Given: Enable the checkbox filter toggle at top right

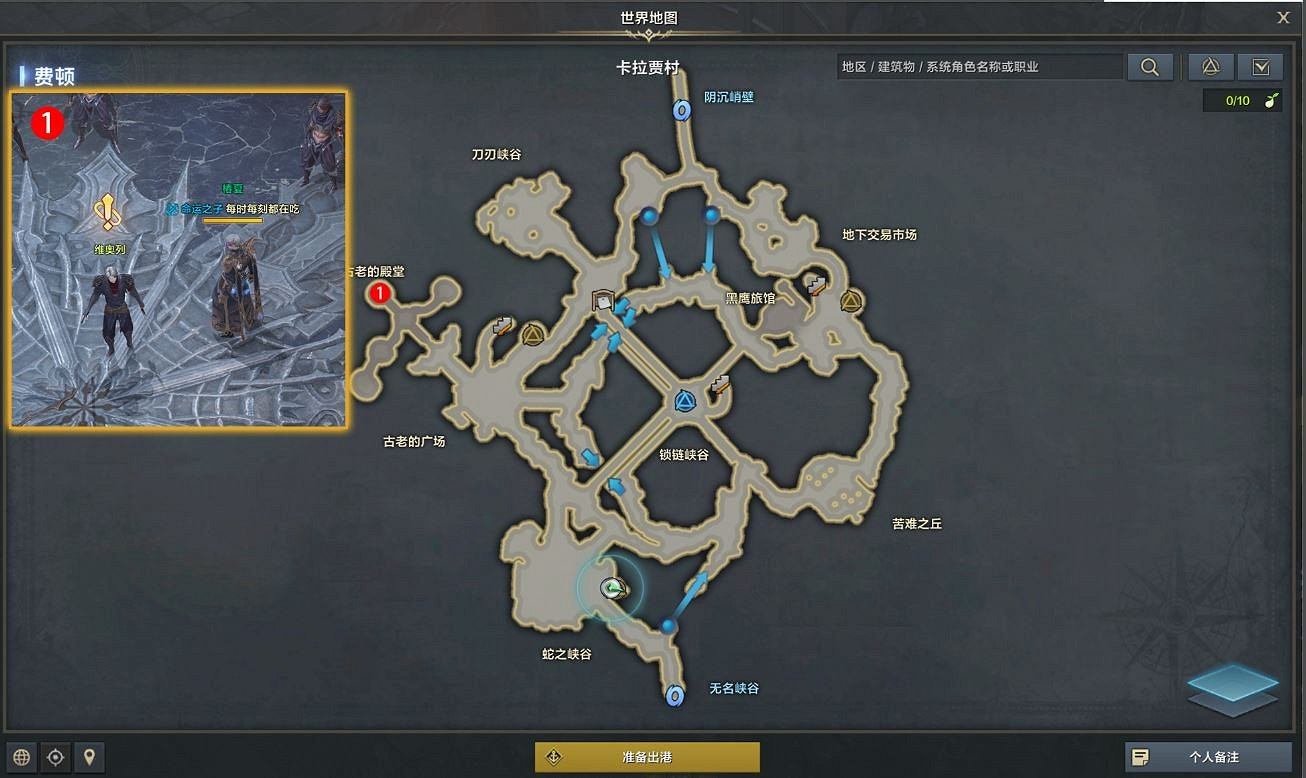Looking at the screenshot, I should (1260, 66).
